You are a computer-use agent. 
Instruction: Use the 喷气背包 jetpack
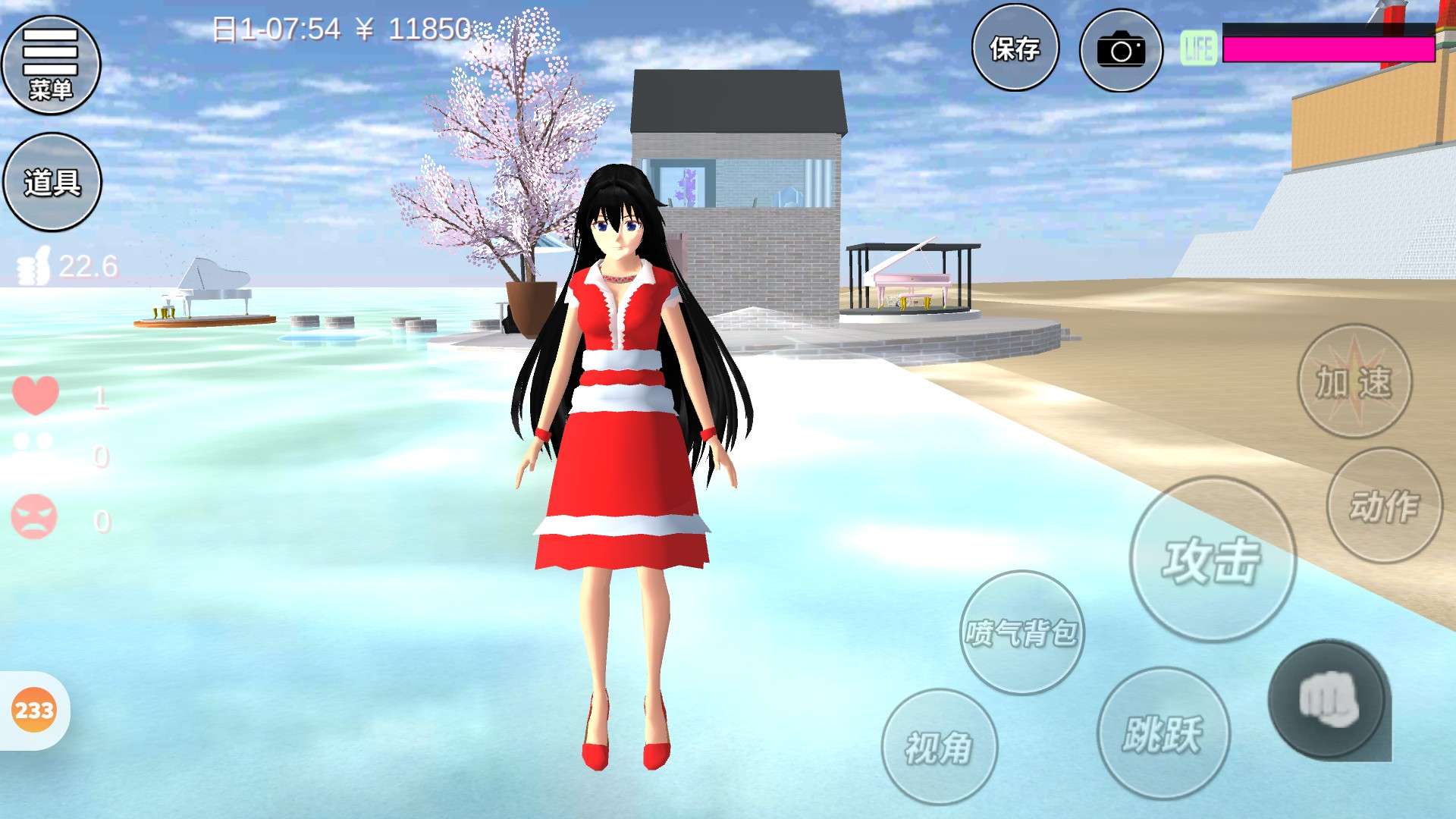coord(1021,632)
